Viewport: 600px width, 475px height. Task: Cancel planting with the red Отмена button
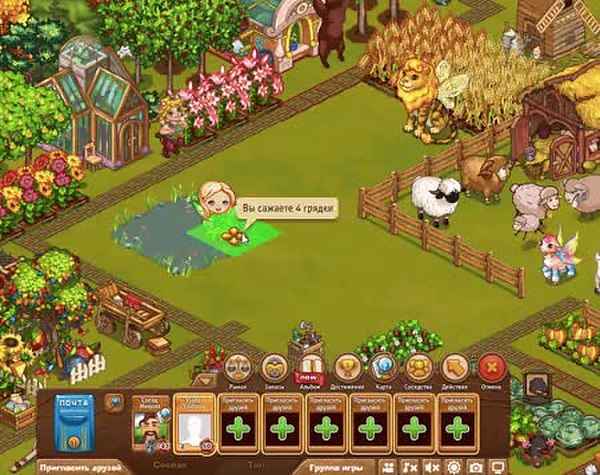491,368
